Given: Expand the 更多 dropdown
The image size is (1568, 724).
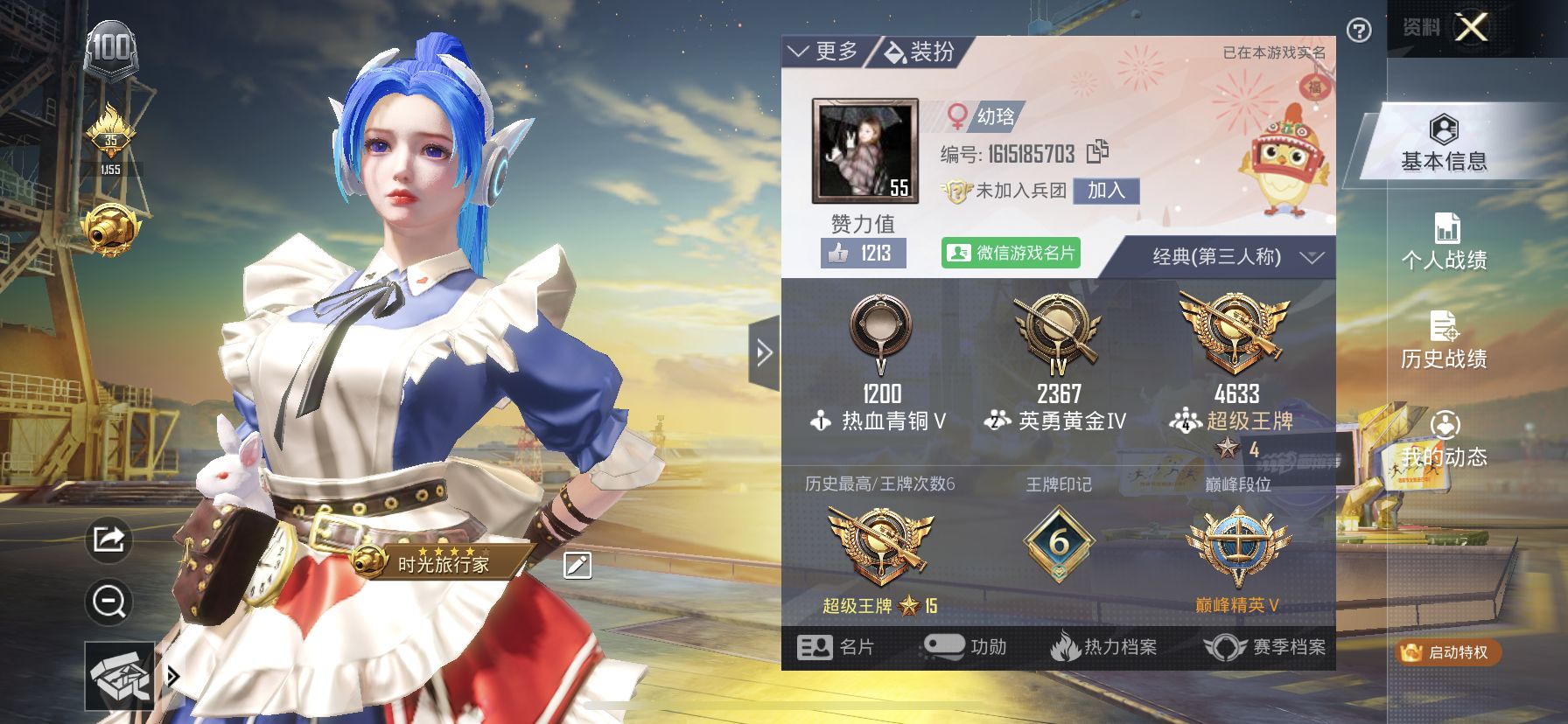Looking at the screenshot, I should click(823, 52).
